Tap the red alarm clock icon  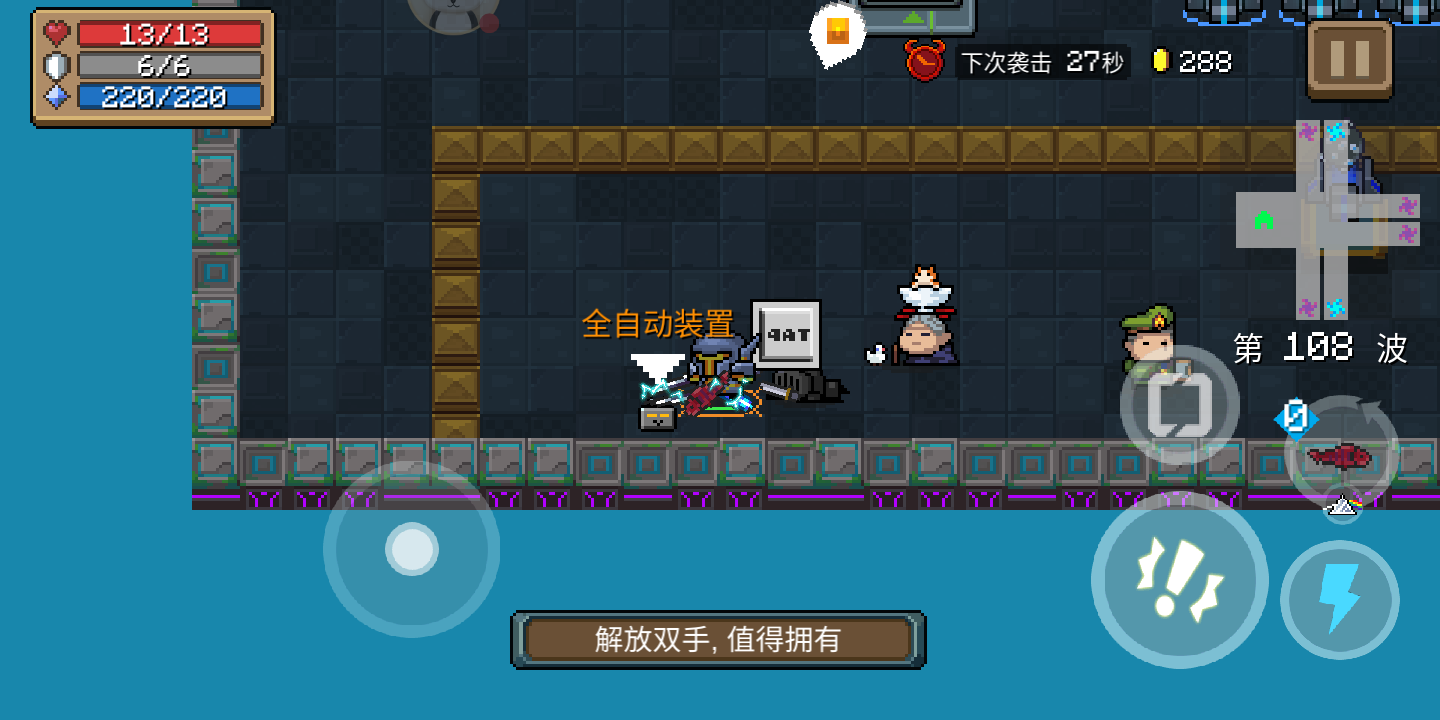pos(925,62)
